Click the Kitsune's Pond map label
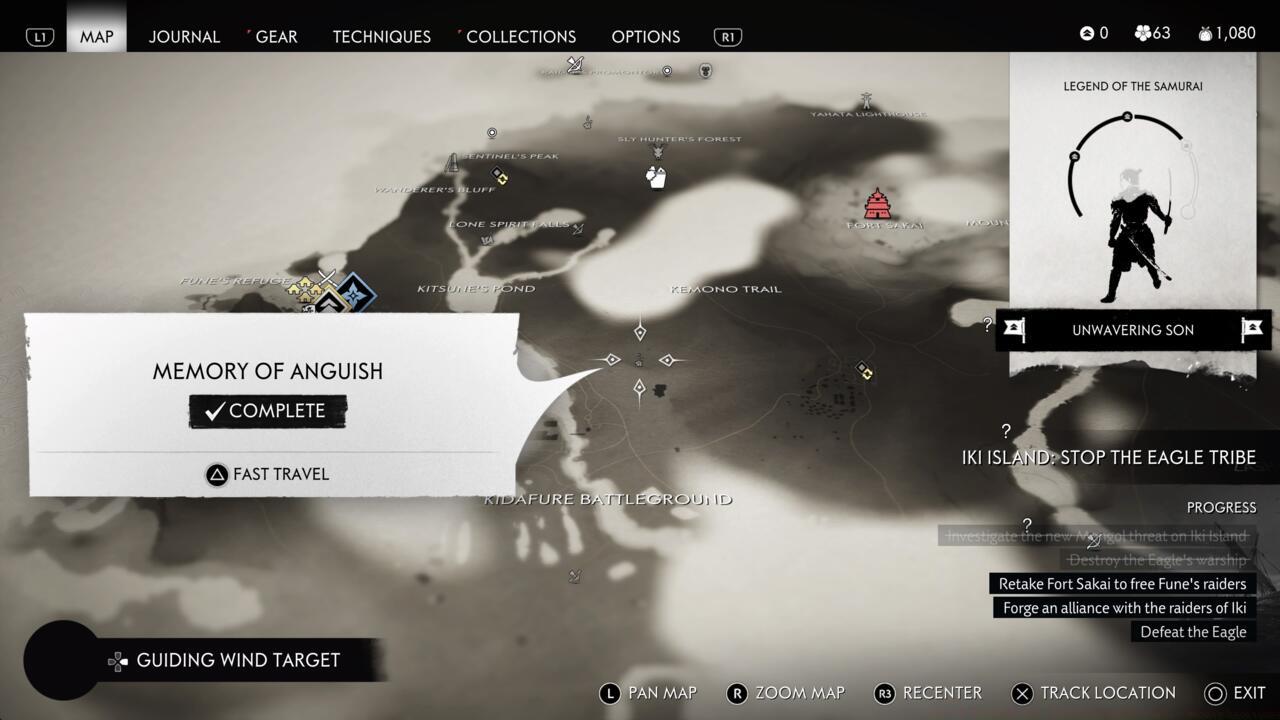1280x720 pixels. tap(476, 289)
